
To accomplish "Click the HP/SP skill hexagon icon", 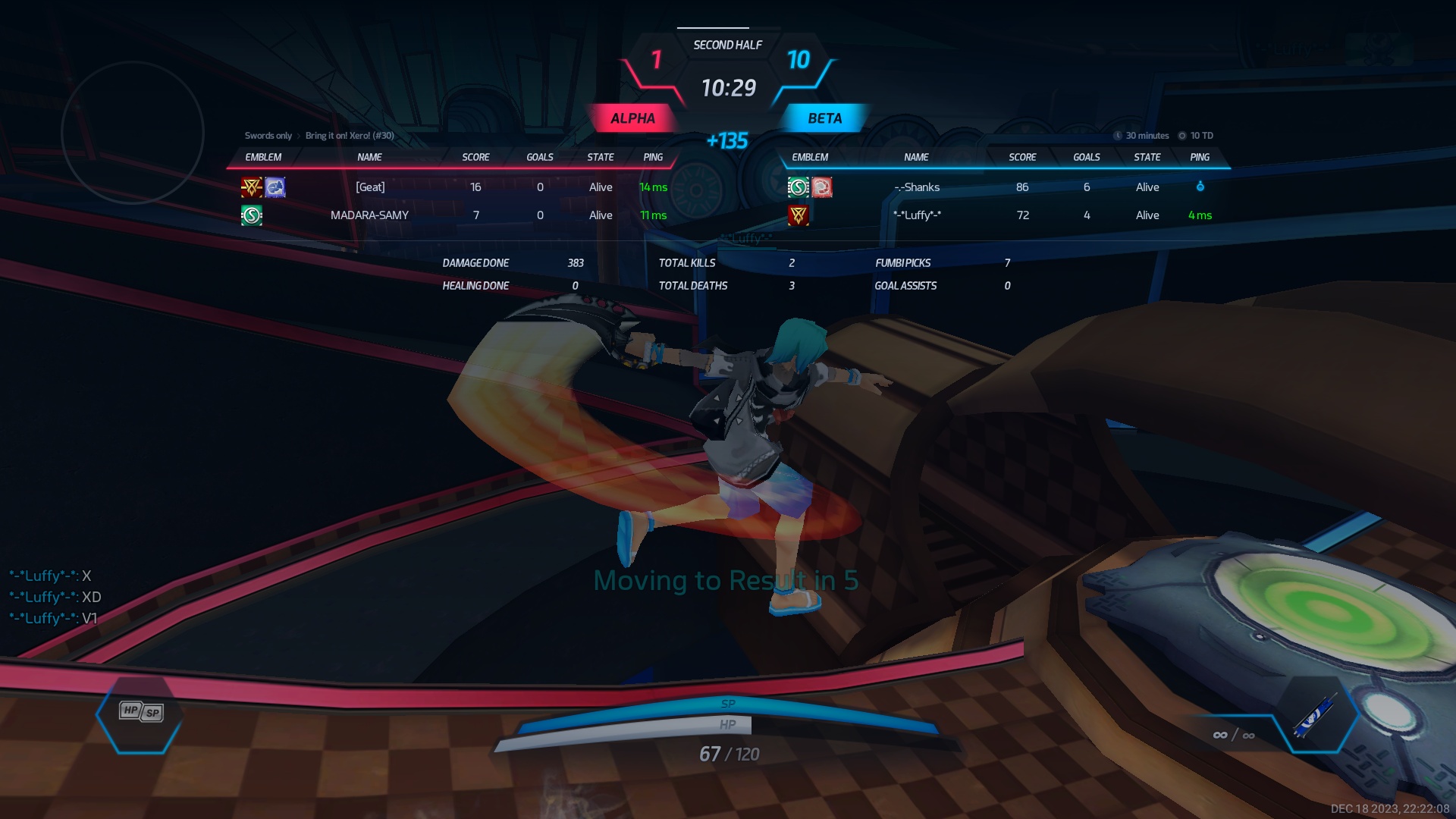I will [x=140, y=713].
